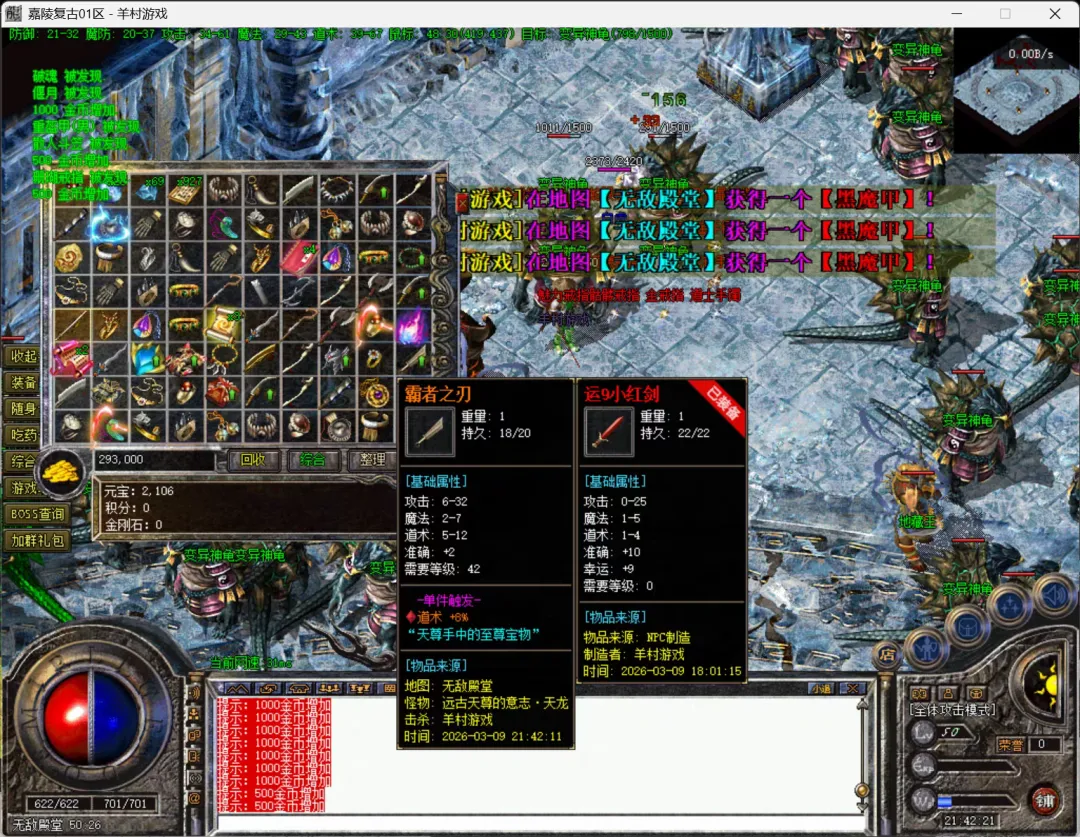The image size is (1080, 837).
Task: Open the 店 shop round button
Action: coord(887,655)
